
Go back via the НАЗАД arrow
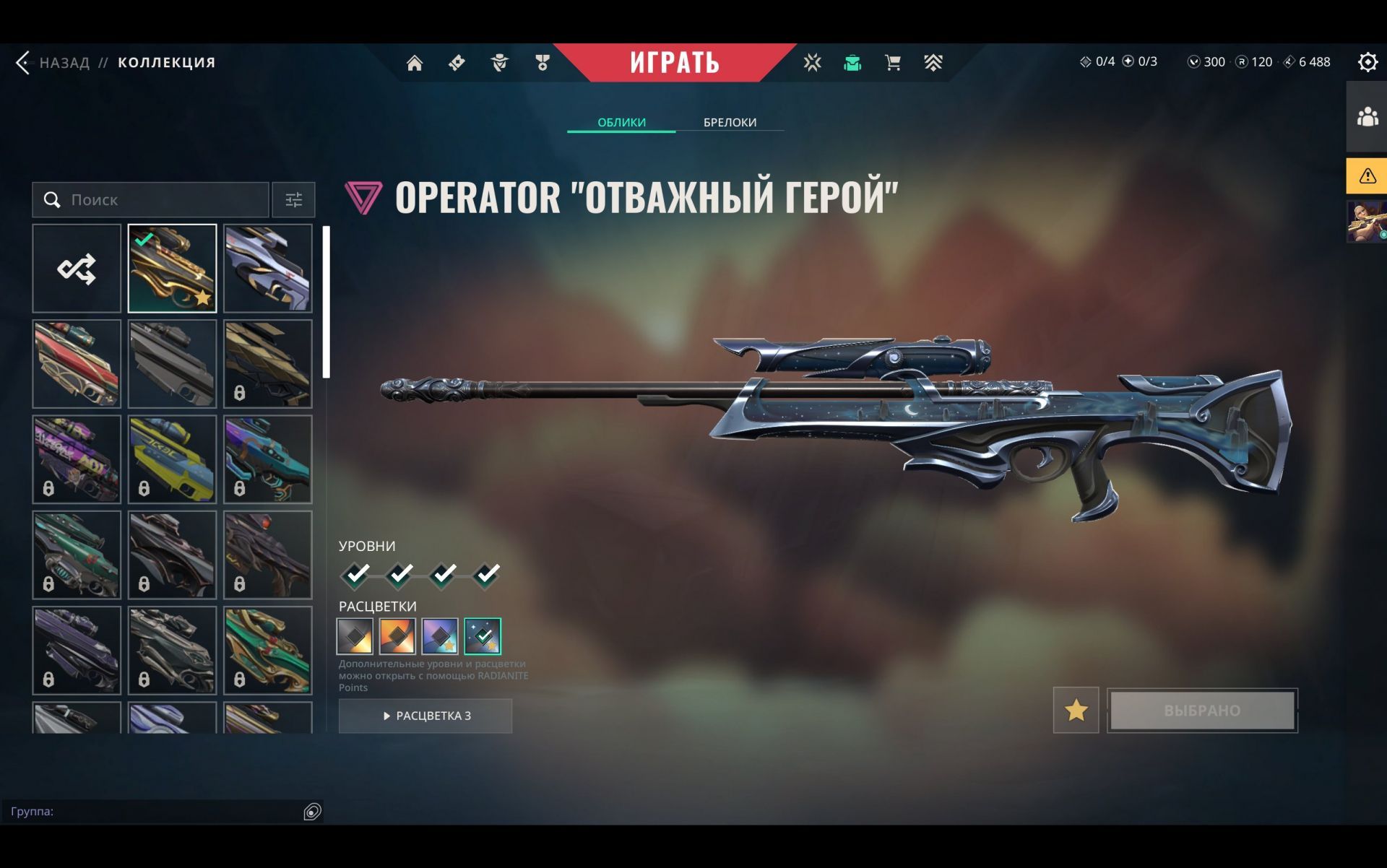click(24, 63)
